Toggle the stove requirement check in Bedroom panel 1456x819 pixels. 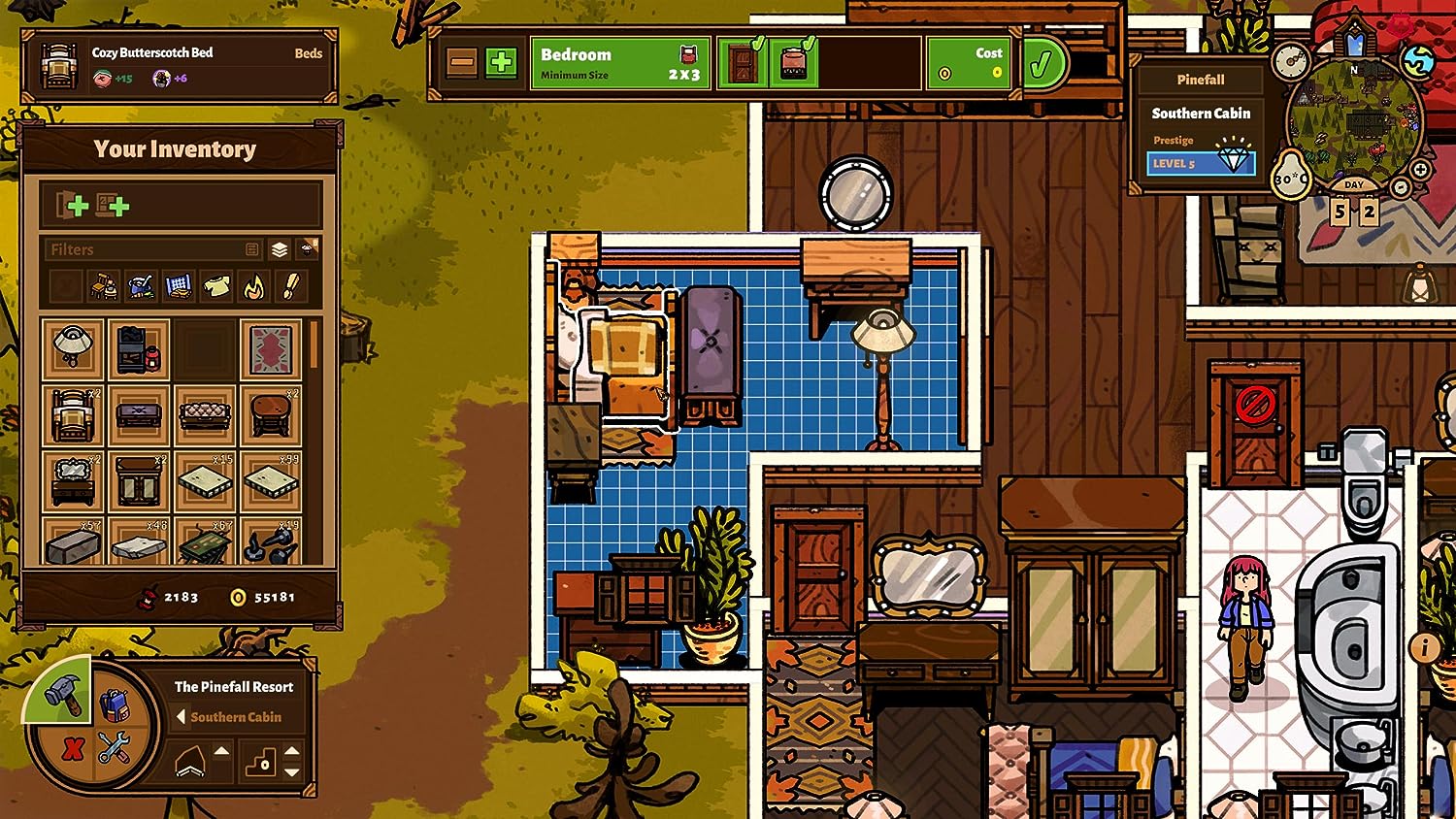[x=794, y=62]
